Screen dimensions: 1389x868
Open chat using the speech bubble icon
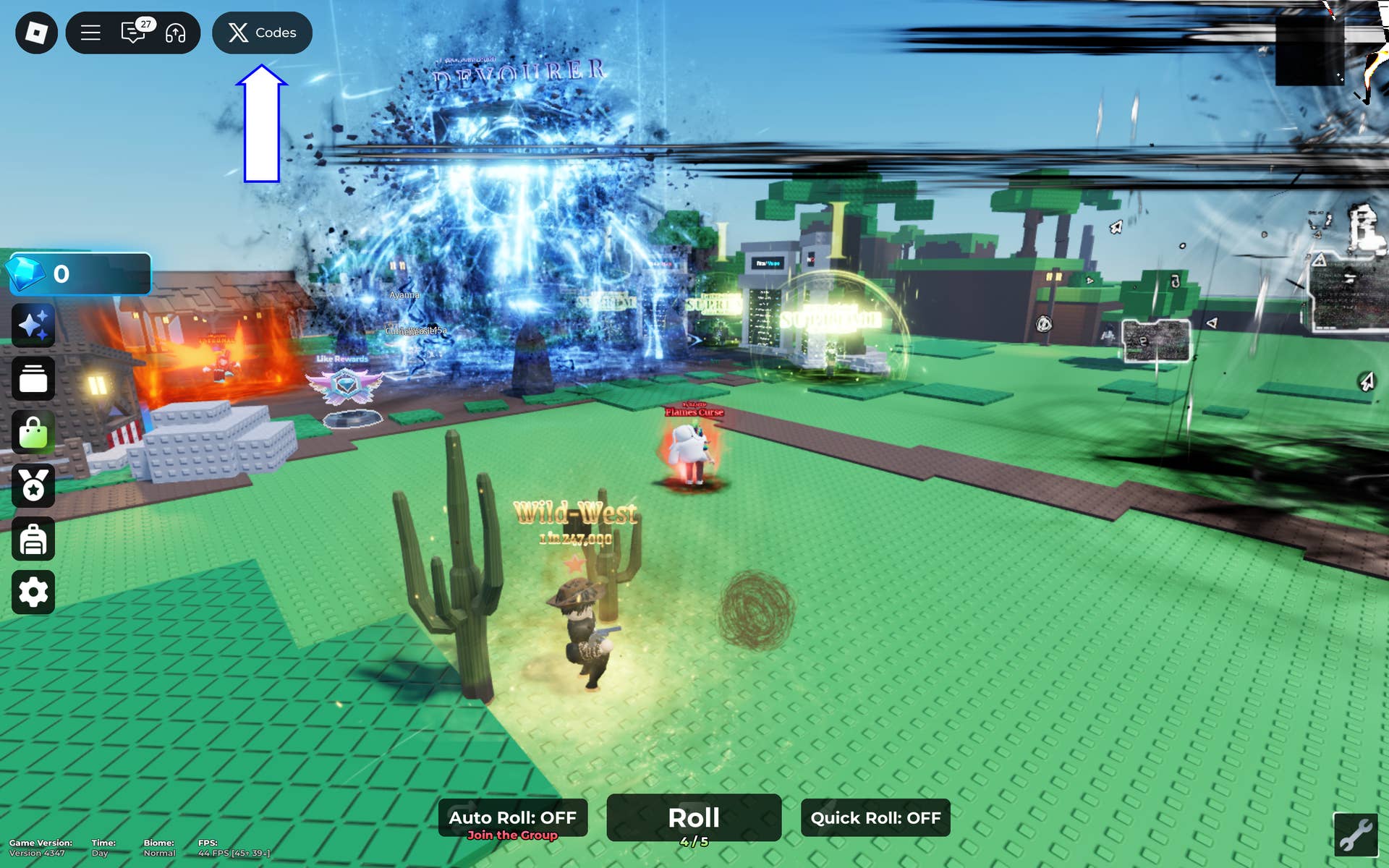(132, 33)
